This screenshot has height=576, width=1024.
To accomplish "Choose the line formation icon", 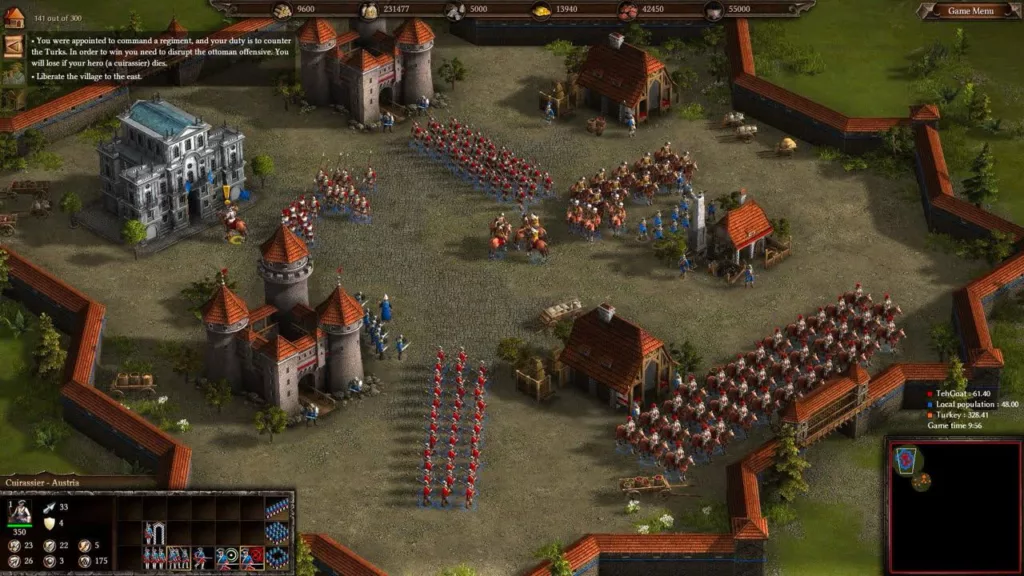I will [277, 509].
